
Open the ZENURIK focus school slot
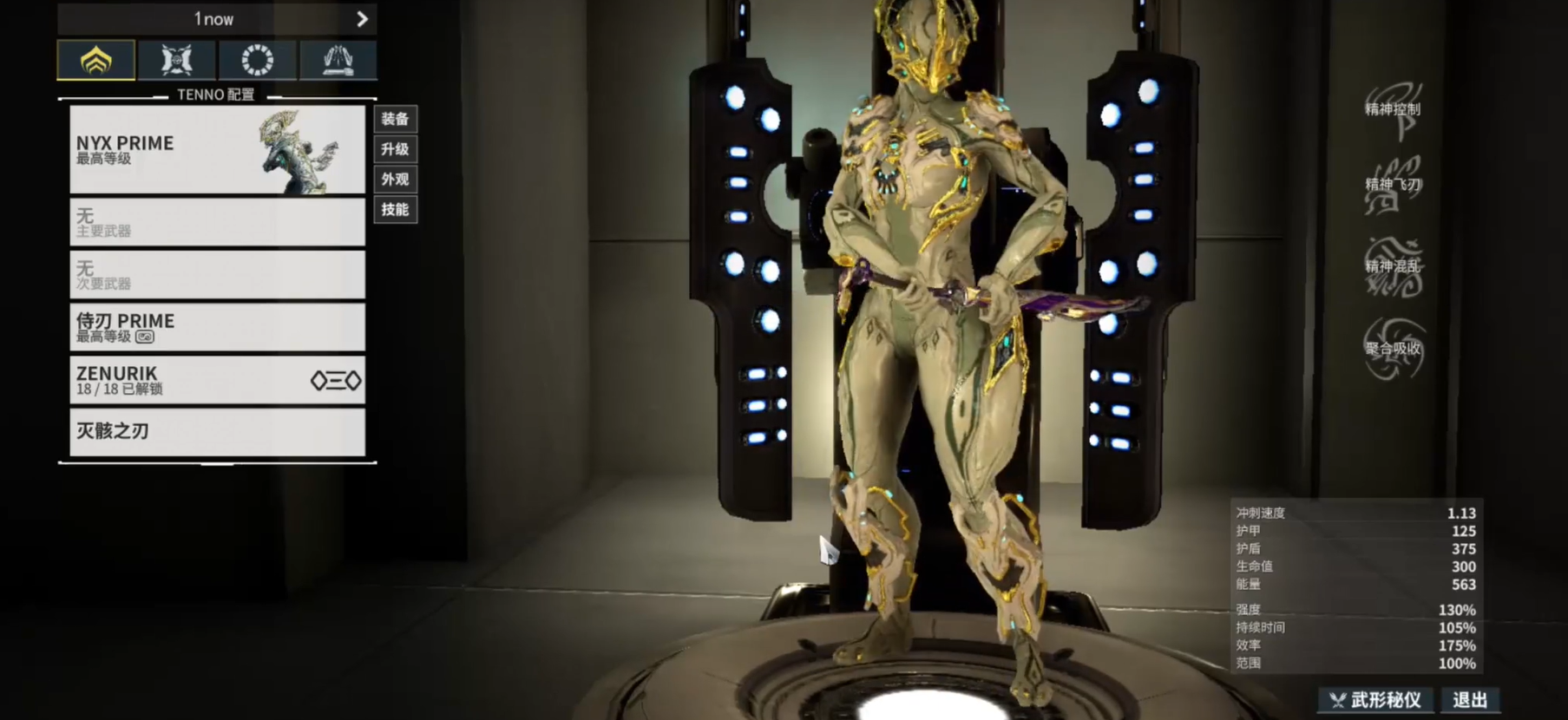217,380
